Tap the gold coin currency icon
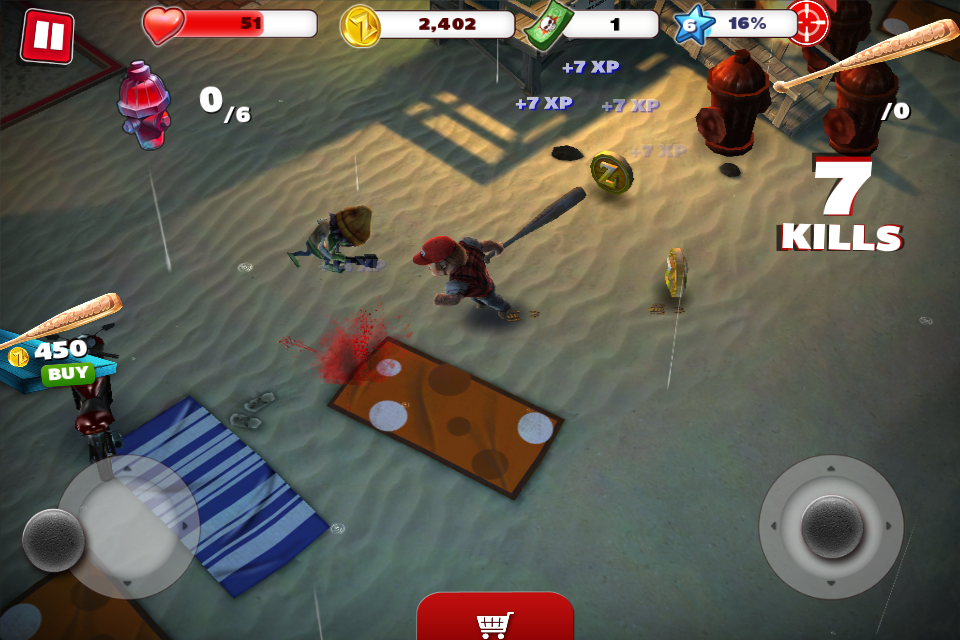This screenshot has height=640, width=960. tap(361, 26)
